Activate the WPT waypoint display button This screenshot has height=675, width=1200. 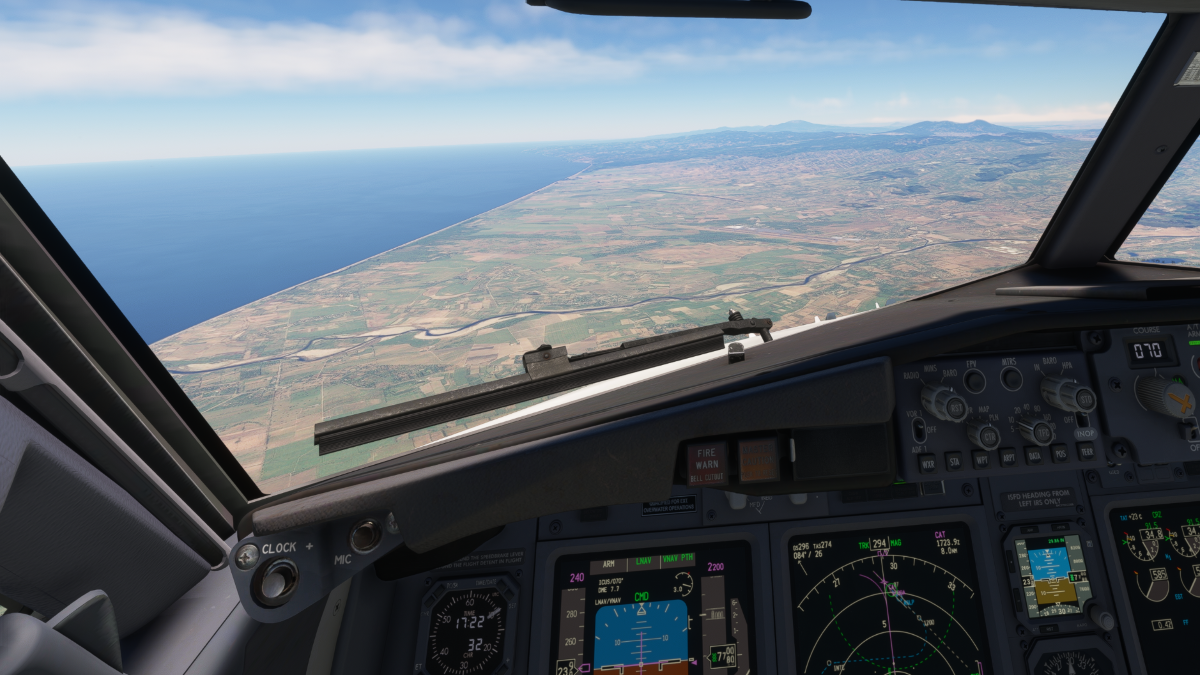tap(981, 459)
